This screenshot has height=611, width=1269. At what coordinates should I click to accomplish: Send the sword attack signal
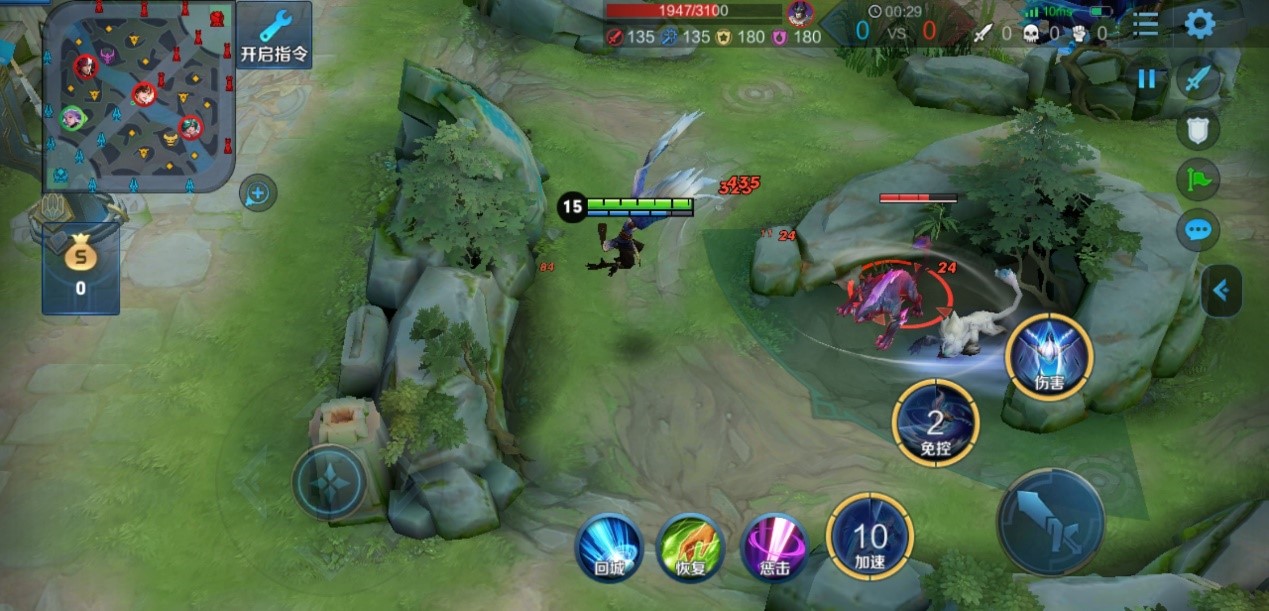tap(1197, 78)
